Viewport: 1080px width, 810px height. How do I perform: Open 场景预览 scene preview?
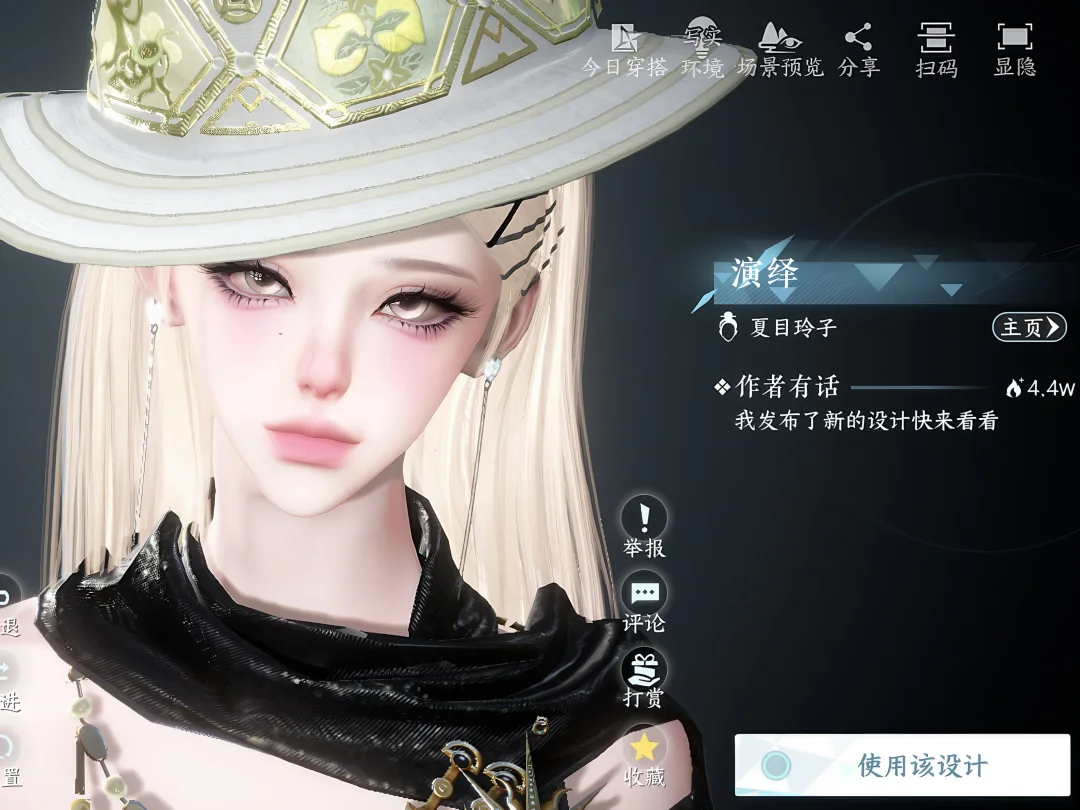point(780,50)
